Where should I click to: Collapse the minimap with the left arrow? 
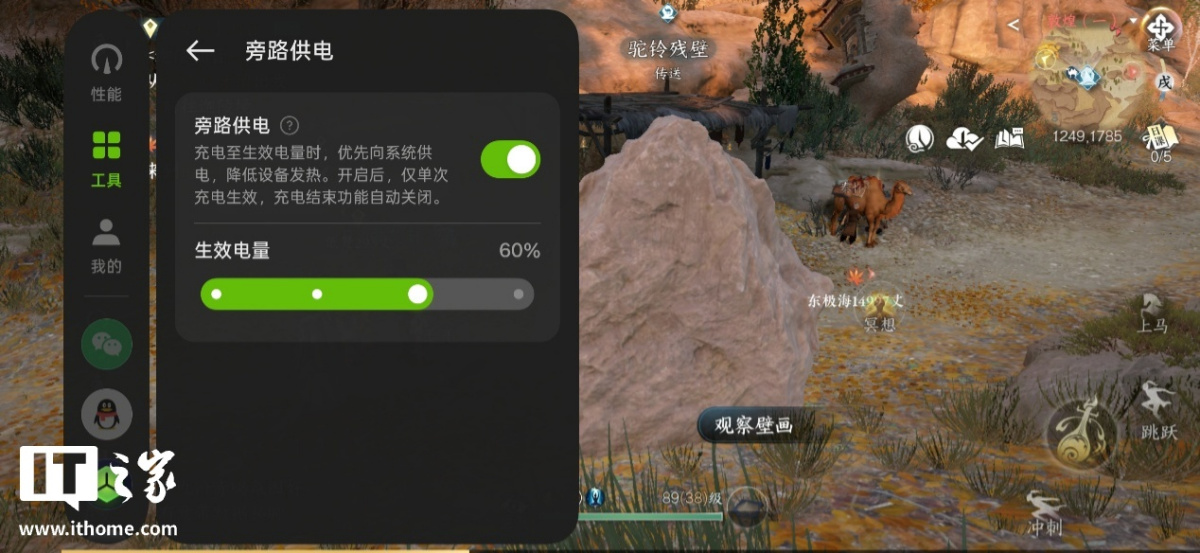pos(1014,24)
